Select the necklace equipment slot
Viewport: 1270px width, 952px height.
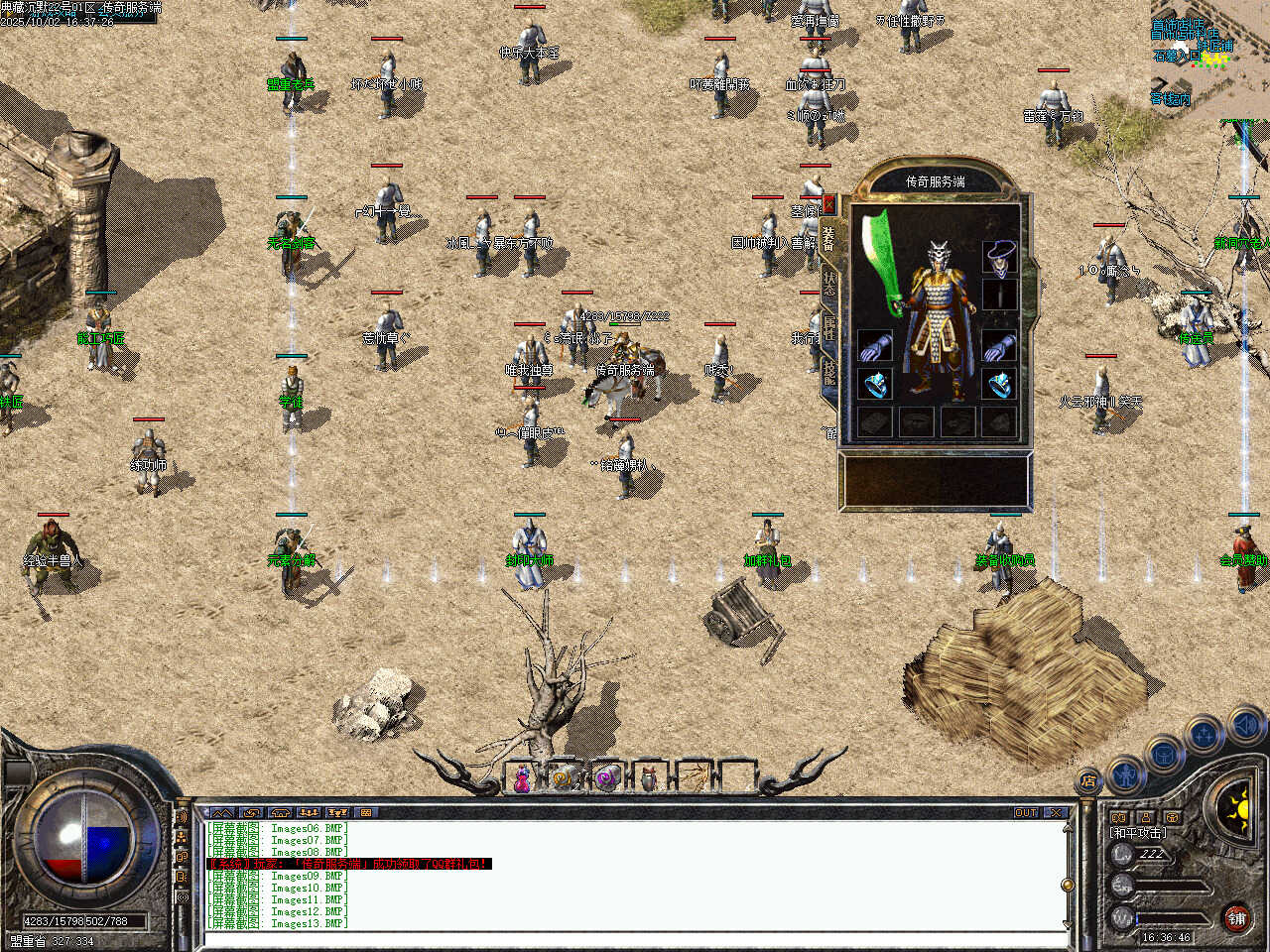pyautogui.click(x=999, y=256)
